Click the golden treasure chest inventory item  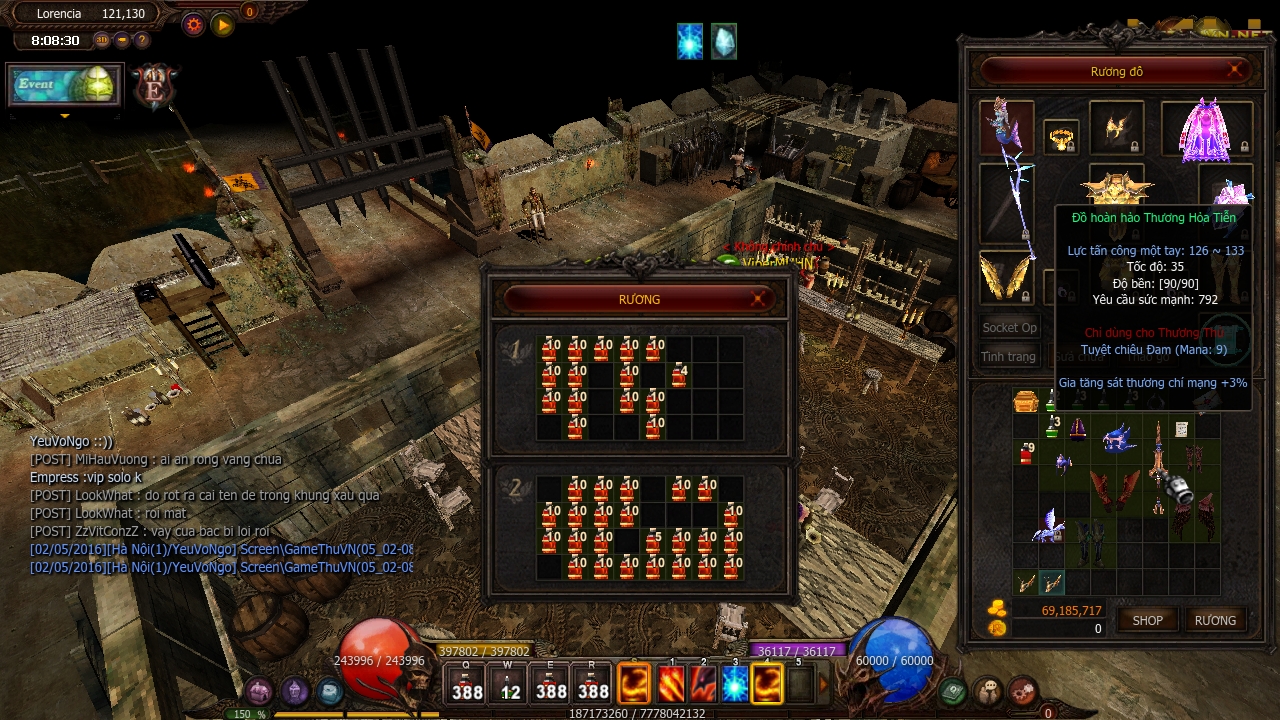(x=1026, y=402)
